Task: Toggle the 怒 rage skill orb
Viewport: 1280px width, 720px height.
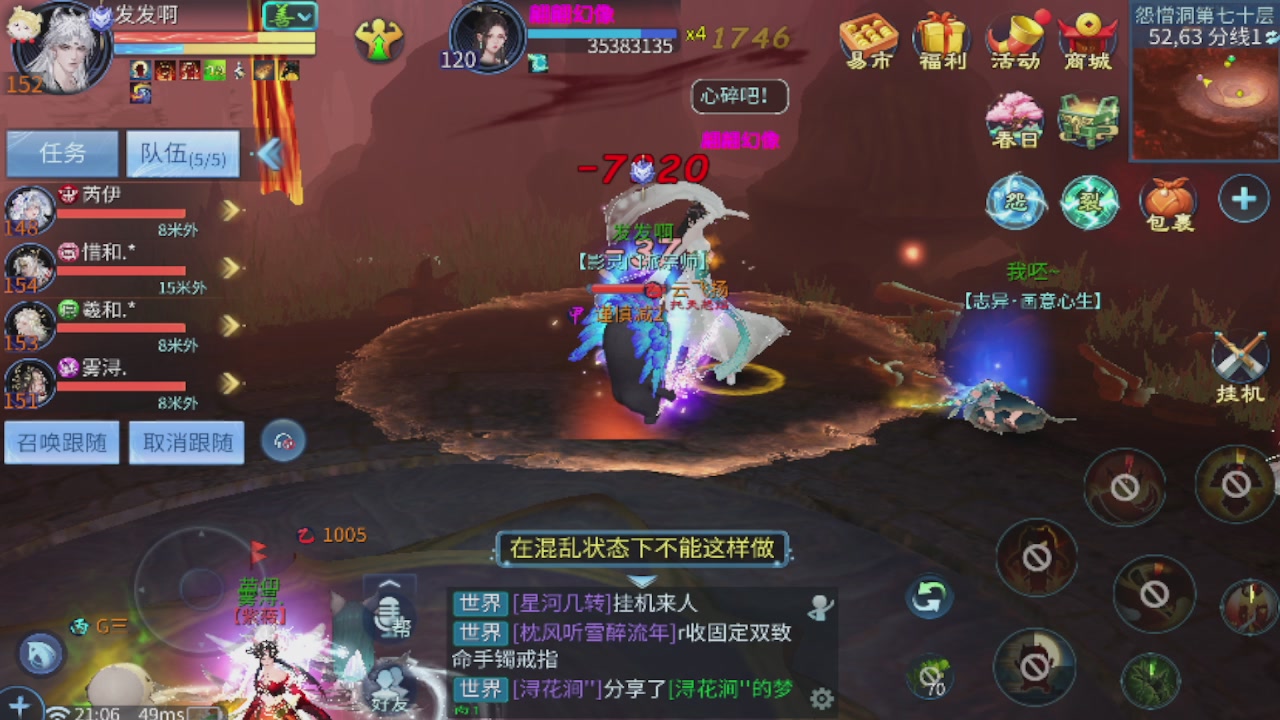Action: pyautogui.click(x=1016, y=203)
